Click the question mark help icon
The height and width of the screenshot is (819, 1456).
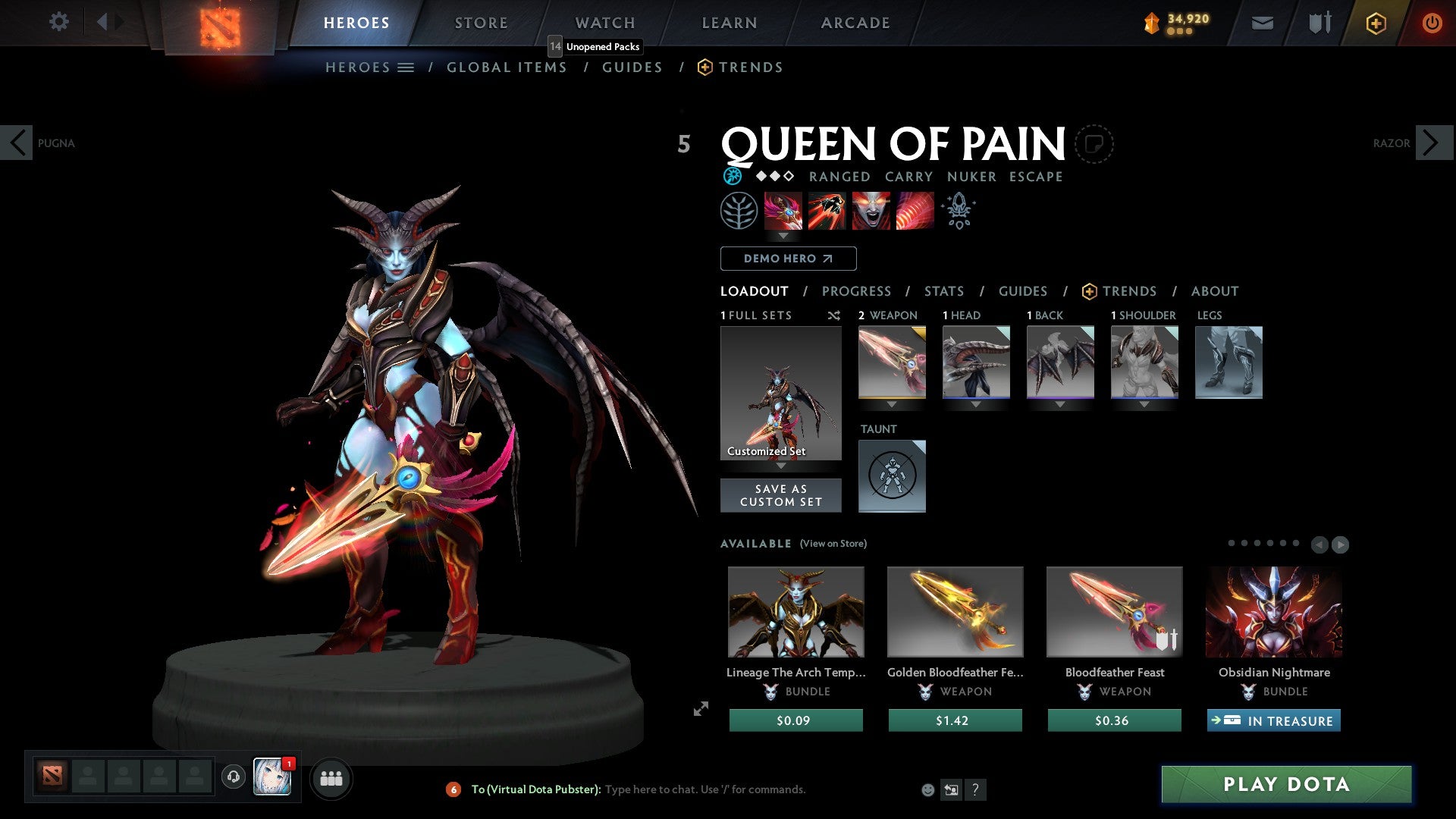pos(975,790)
